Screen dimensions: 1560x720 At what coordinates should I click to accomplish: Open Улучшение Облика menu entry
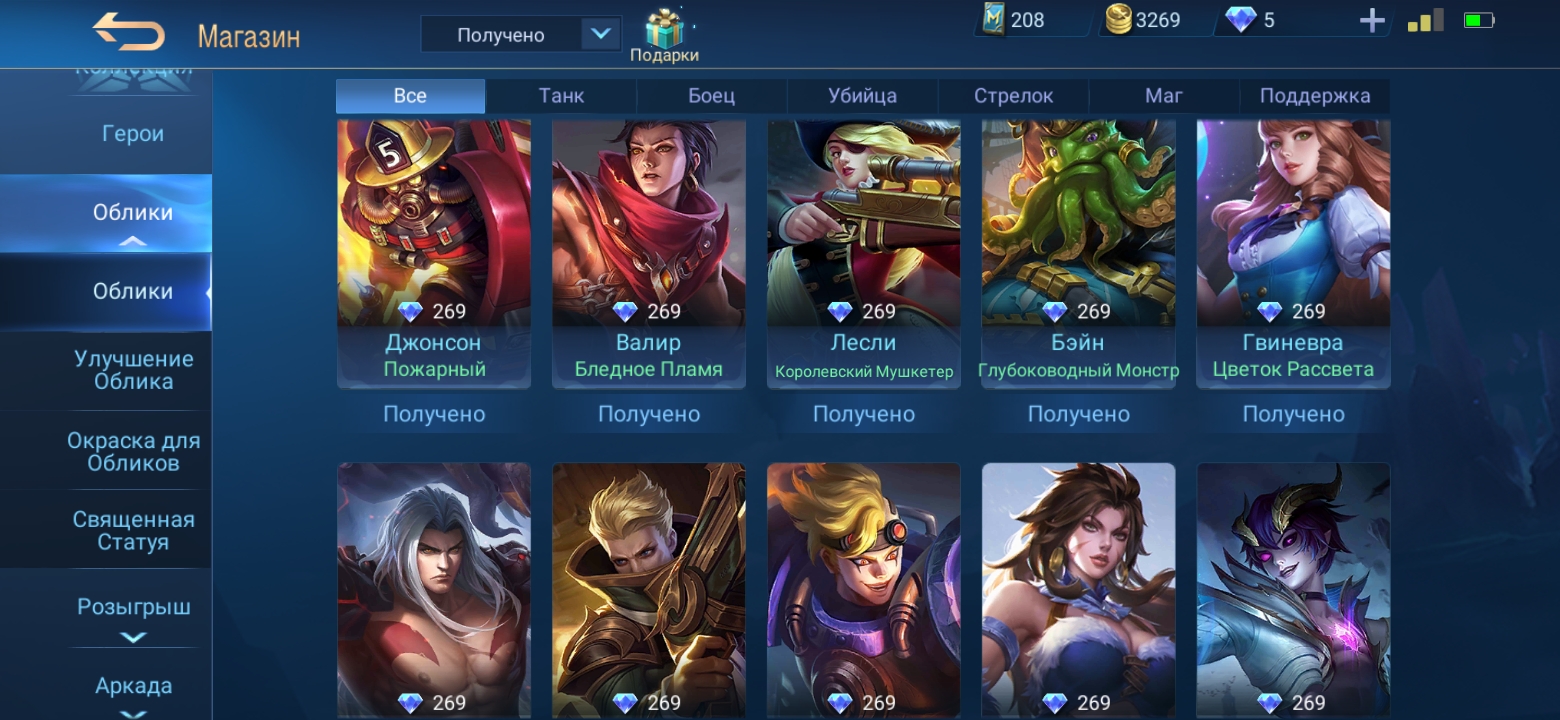click(x=133, y=370)
